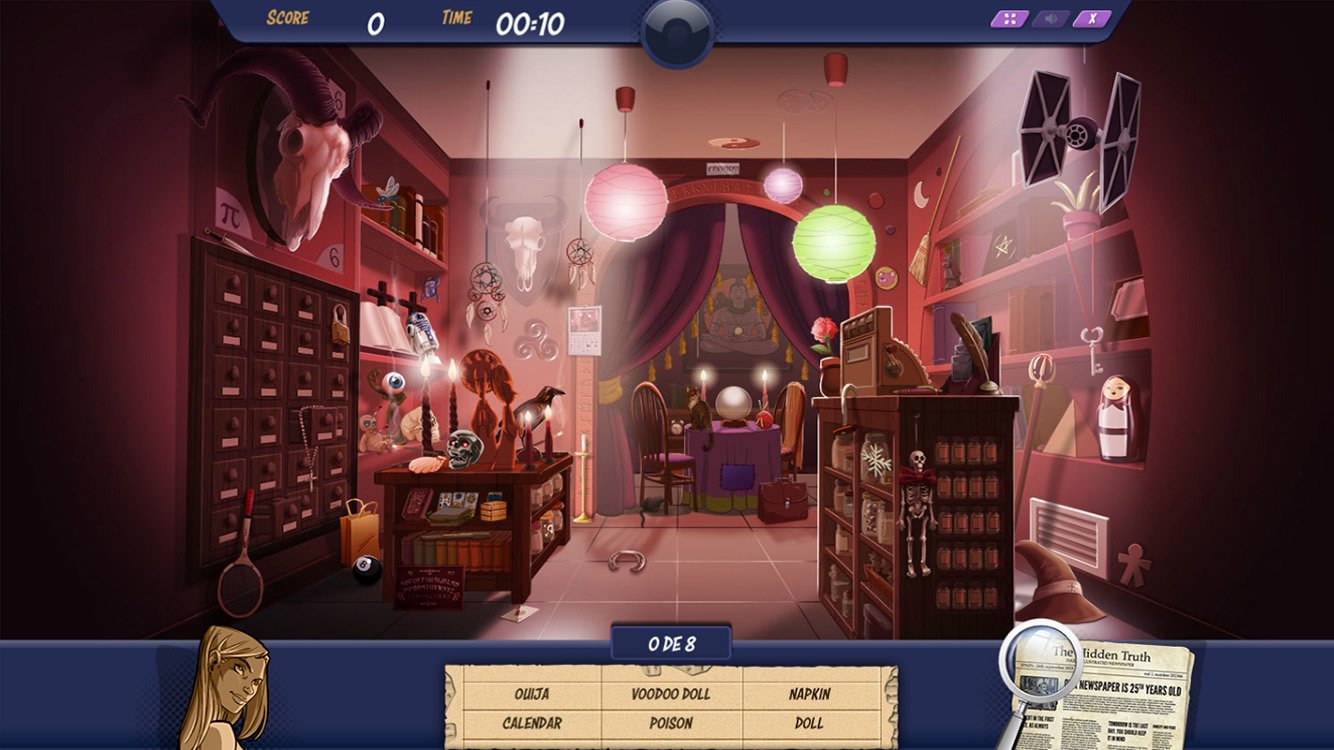Choose POISON from the item list

pyautogui.click(x=671, y=722)
